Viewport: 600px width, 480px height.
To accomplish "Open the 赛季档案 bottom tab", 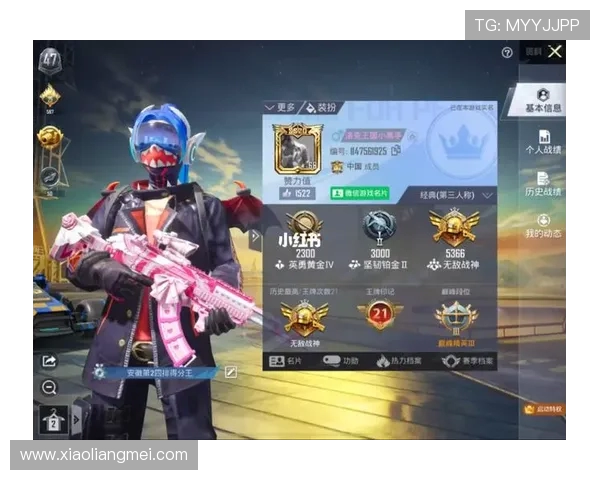I will 462,361.
